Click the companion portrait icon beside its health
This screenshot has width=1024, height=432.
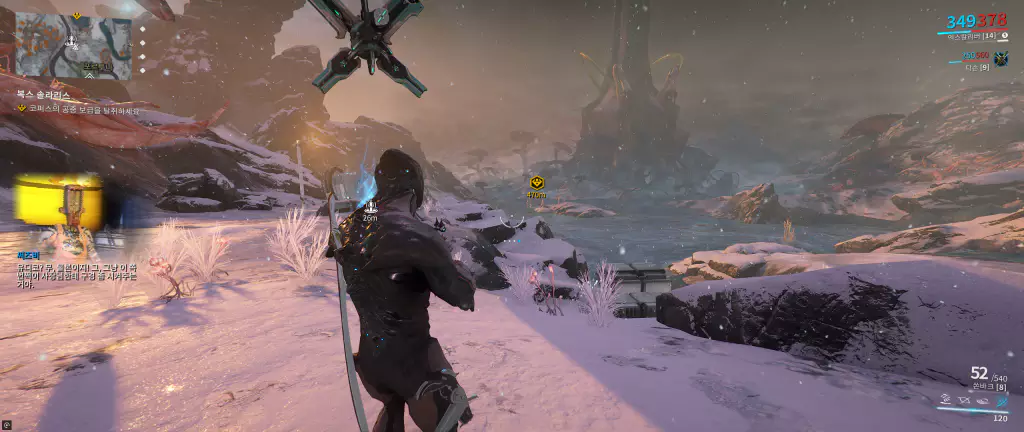[x=1000, y=59]
